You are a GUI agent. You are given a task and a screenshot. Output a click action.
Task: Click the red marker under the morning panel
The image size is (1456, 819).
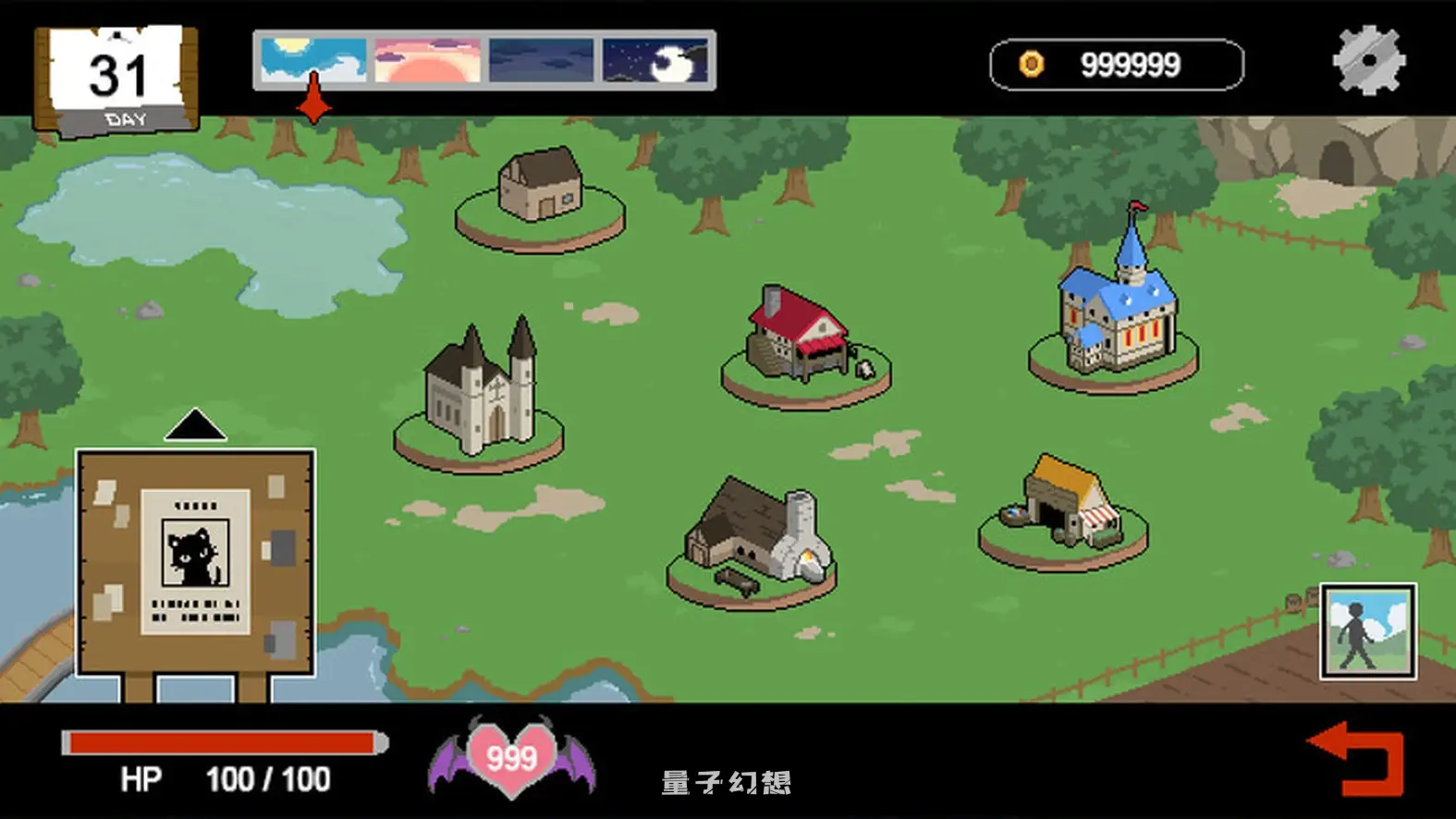tap(313, 107)
